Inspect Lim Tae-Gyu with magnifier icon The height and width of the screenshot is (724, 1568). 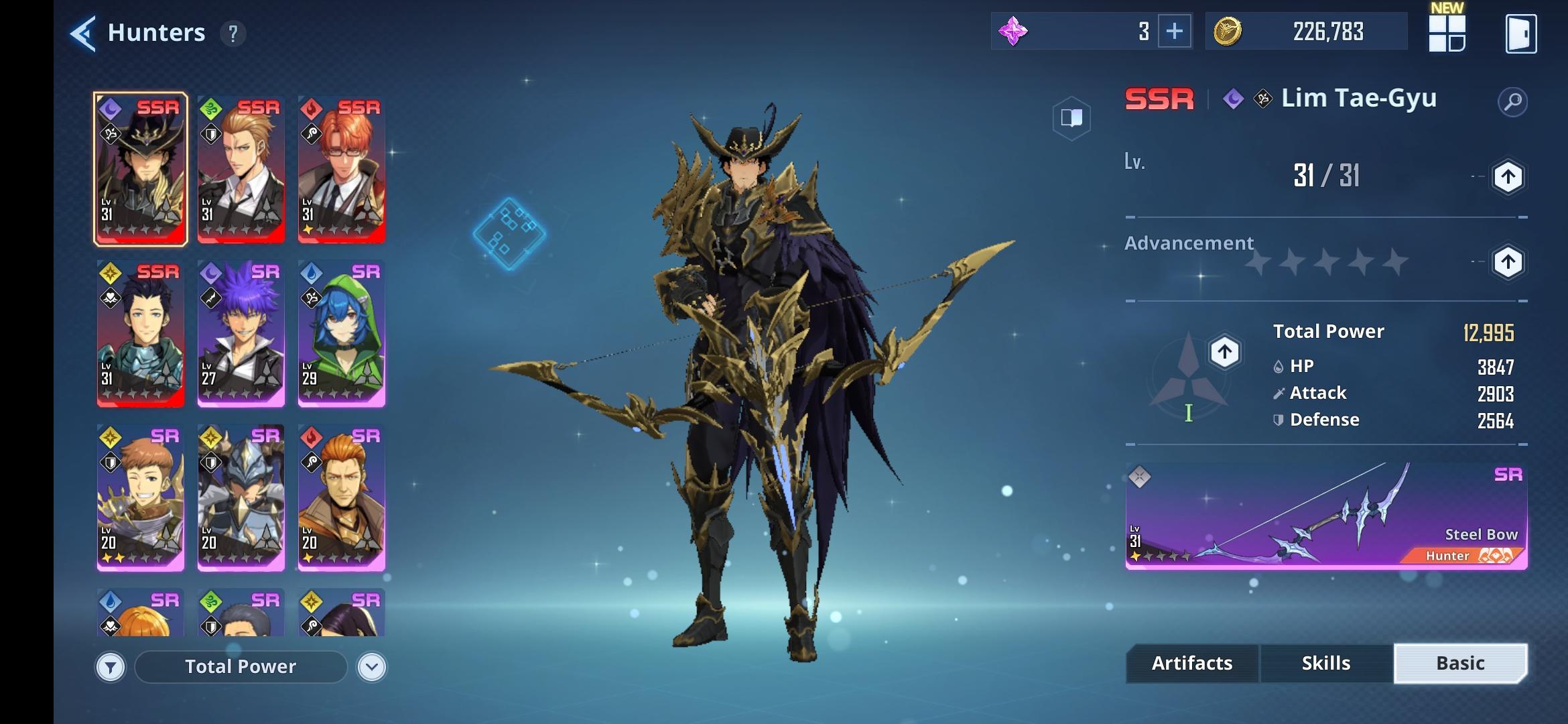(x=1512, y=102)
